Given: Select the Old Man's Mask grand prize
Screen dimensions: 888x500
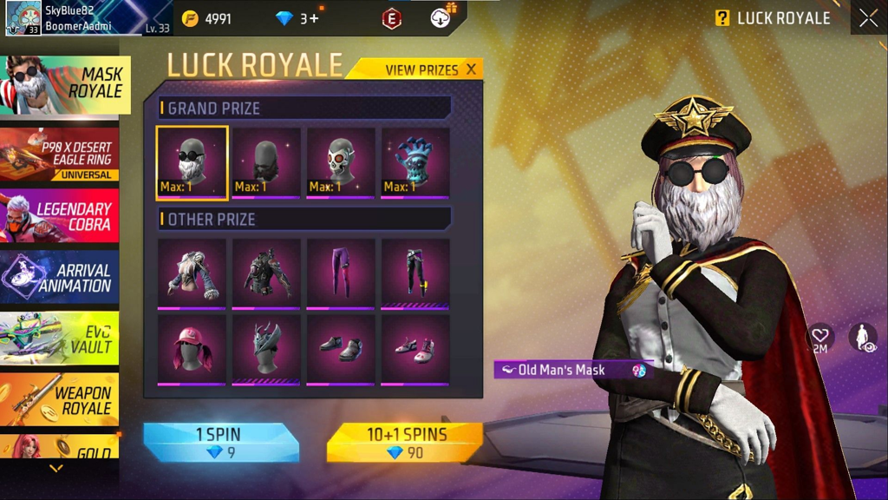Looking at the screenshot, I should [x=192, y=162].
